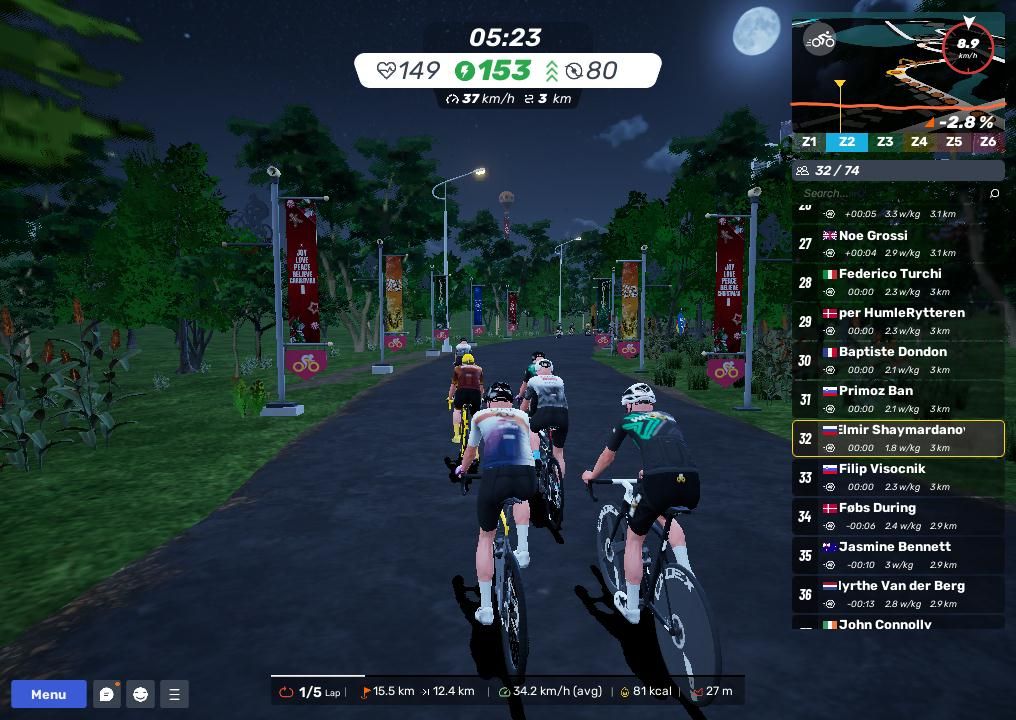Click the rider search field
The image size is (1016, 720).
[x=890, y=193]
